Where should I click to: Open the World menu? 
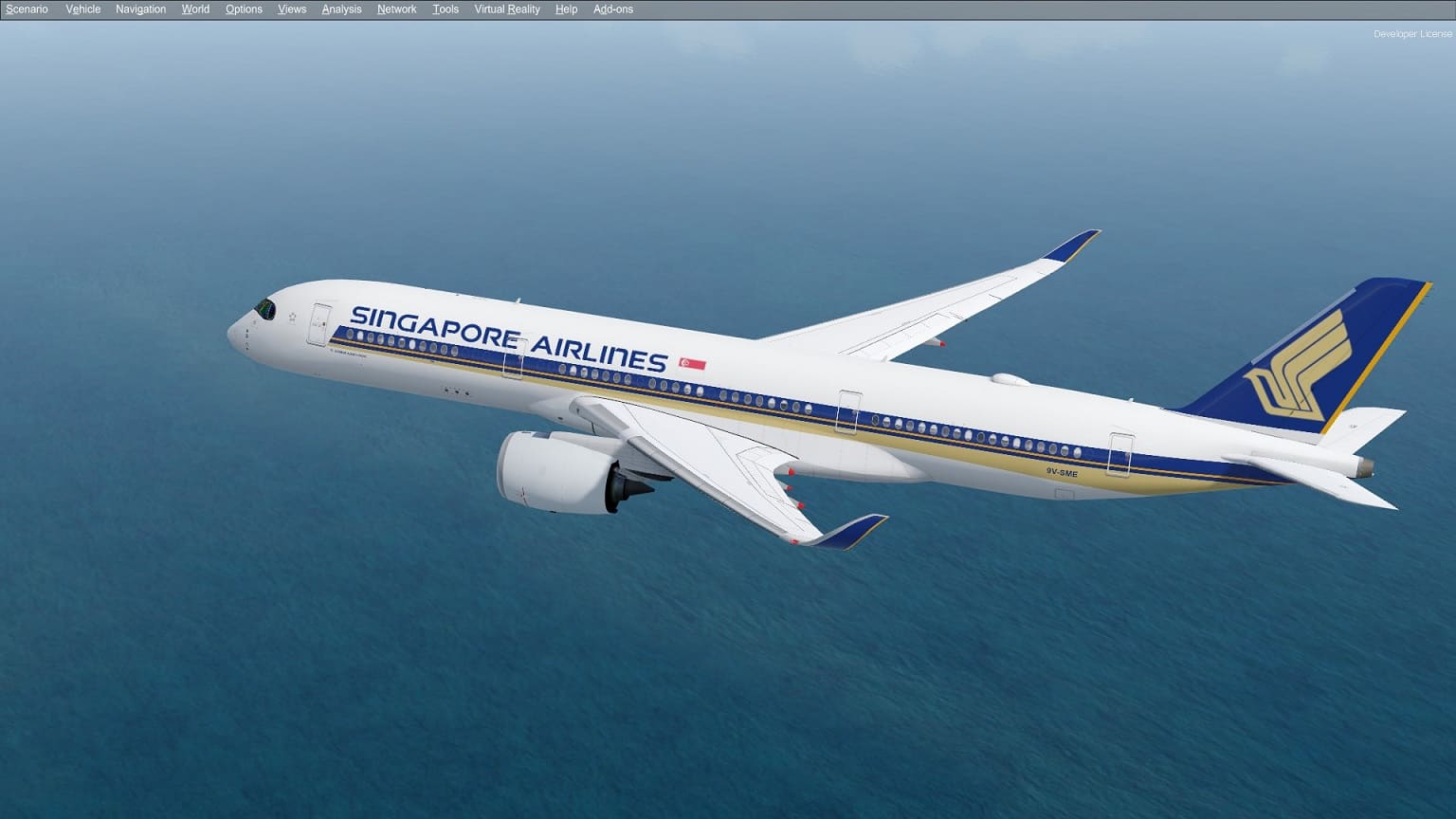pyautogui.click(x=195, y=9)
